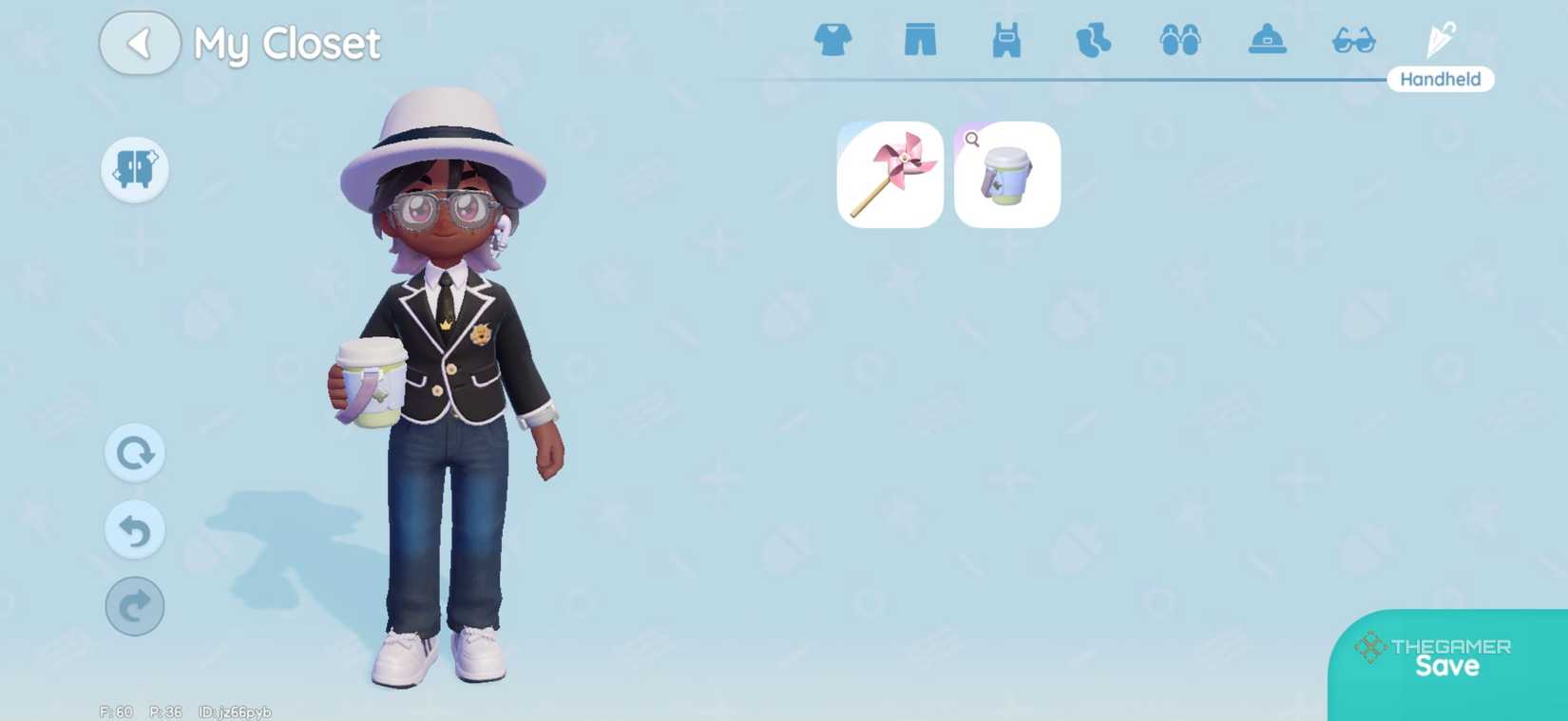Redo the last outfit change
The width and height of the screenshot is (1568, 721).
134,606
